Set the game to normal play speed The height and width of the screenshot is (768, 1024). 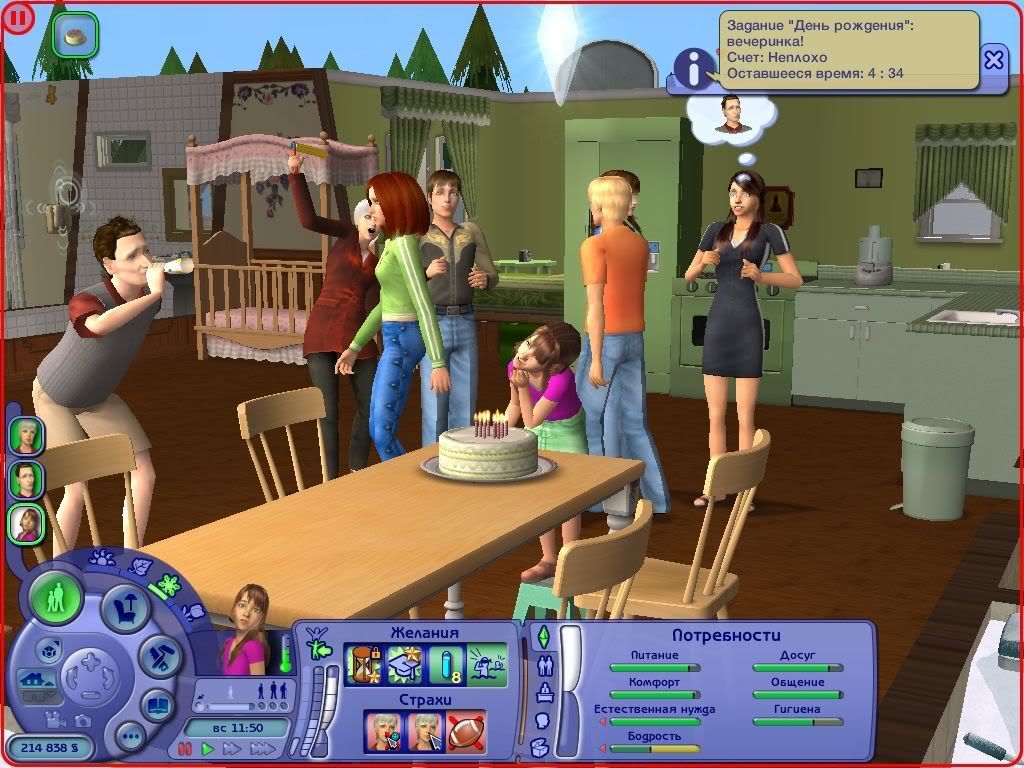[208, 749]
